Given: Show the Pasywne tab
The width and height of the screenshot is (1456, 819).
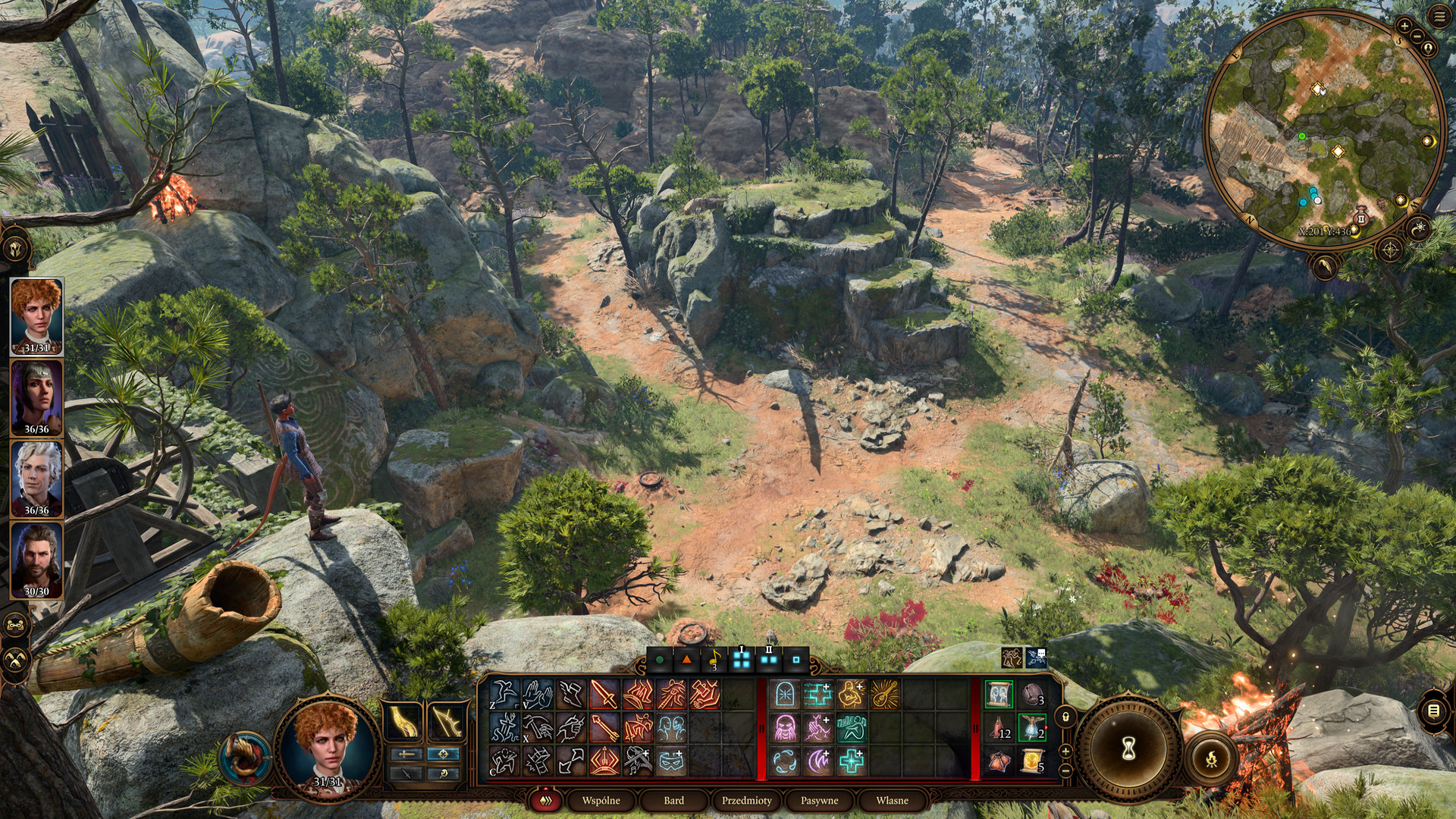Looking at the screenshot, I should point(819,800).
